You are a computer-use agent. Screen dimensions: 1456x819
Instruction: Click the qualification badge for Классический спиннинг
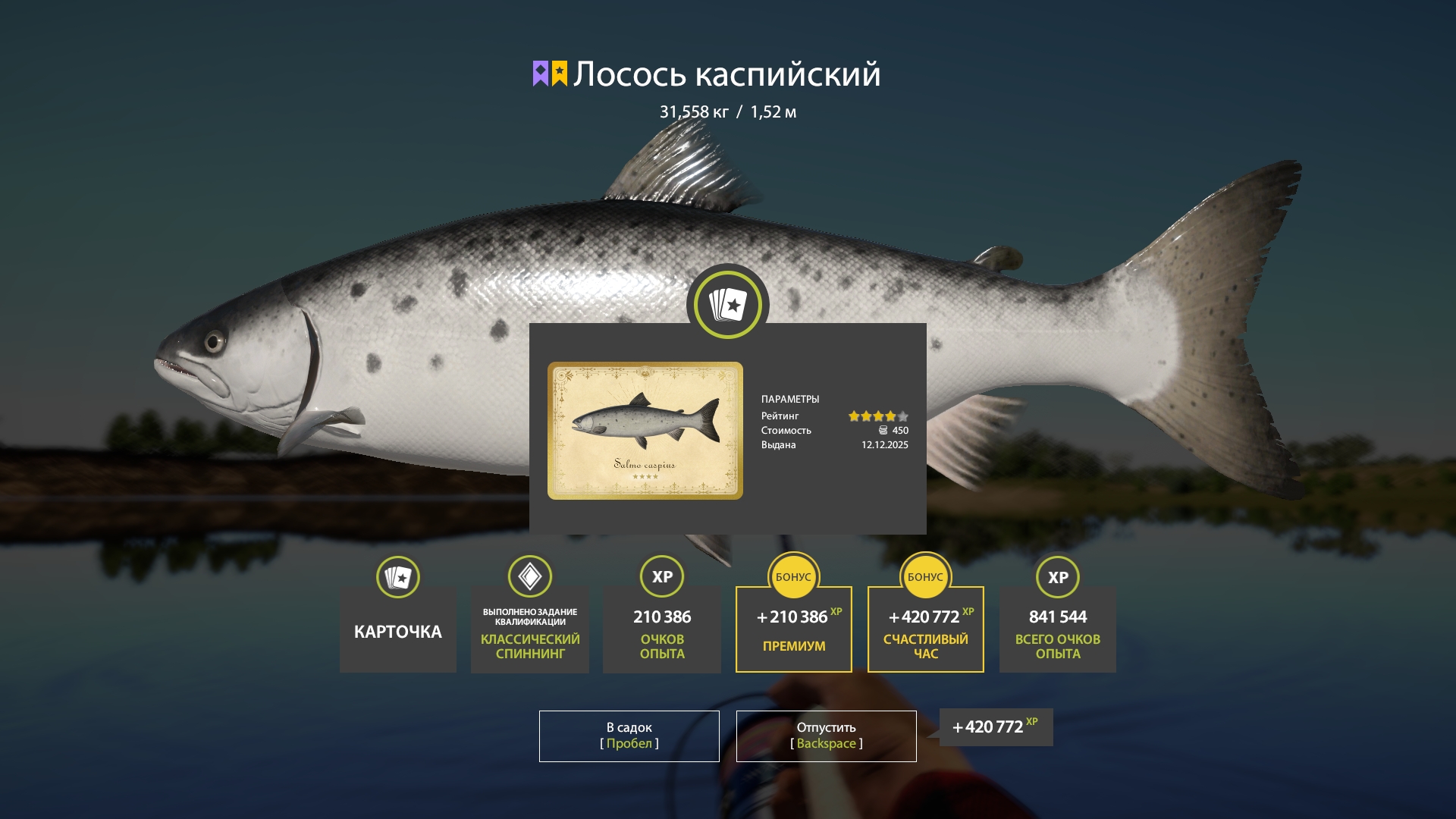pos(529,577)
